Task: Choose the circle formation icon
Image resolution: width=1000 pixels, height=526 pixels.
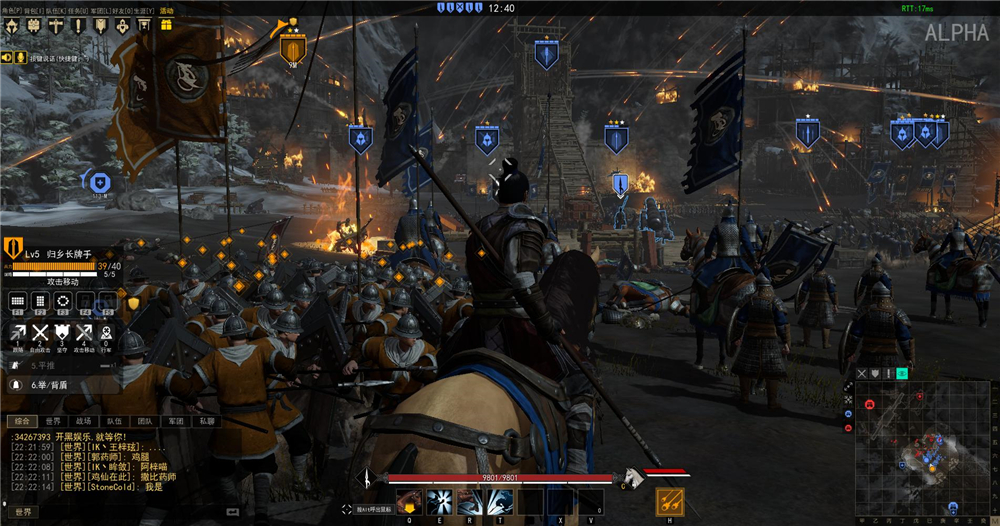Action: (x=63, y=301)
